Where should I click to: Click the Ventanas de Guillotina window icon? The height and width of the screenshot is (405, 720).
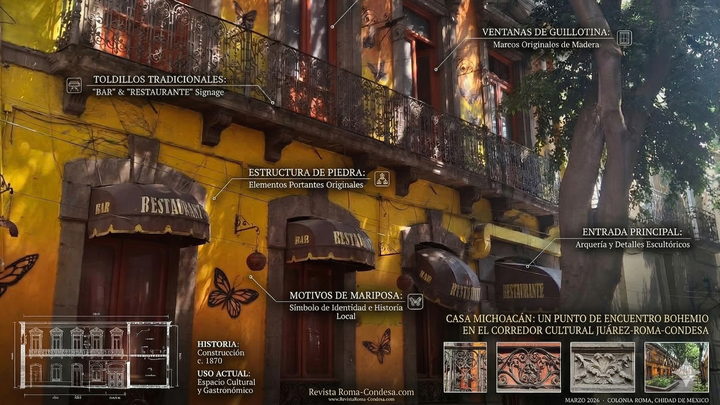(x=624, y=38)
